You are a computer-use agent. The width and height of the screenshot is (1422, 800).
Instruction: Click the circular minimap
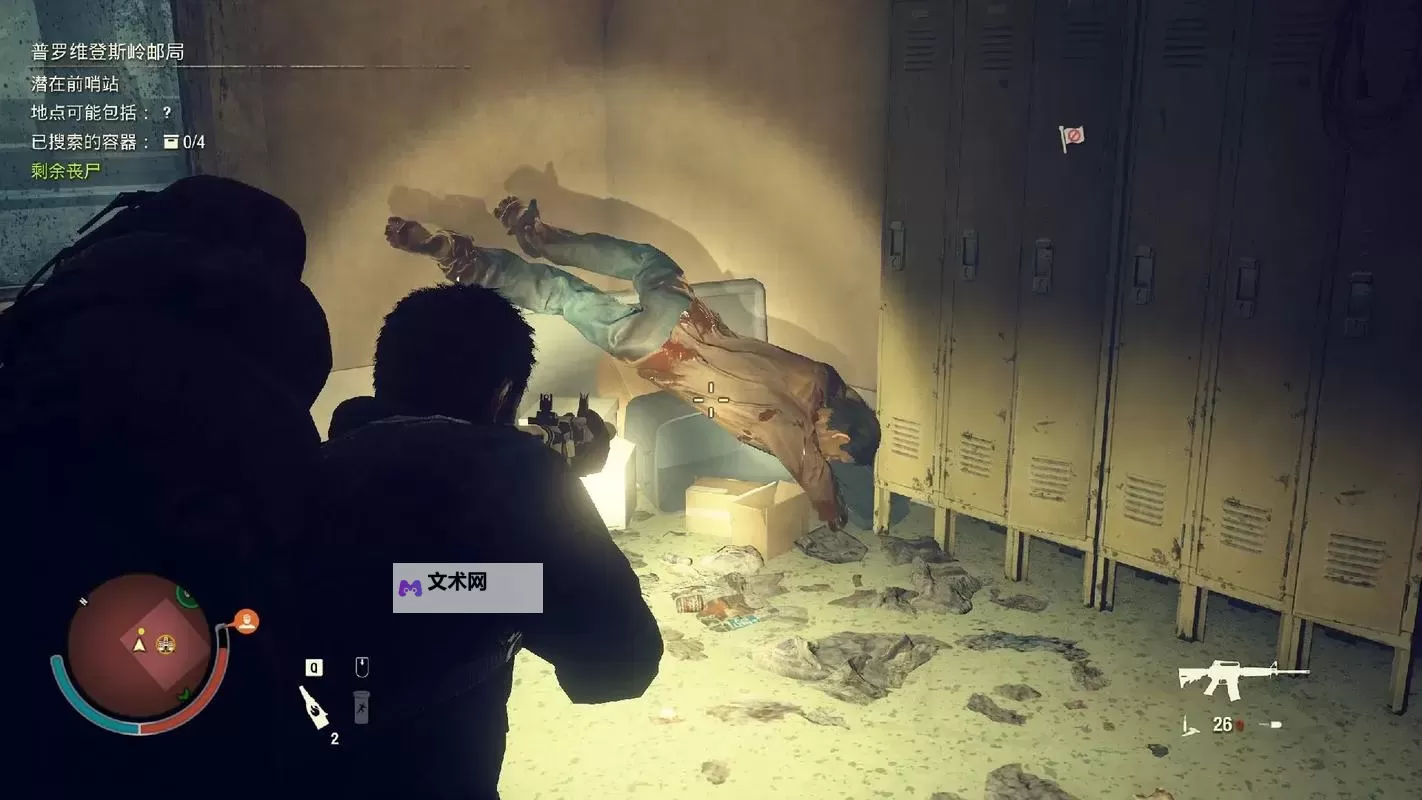[139, 646]
